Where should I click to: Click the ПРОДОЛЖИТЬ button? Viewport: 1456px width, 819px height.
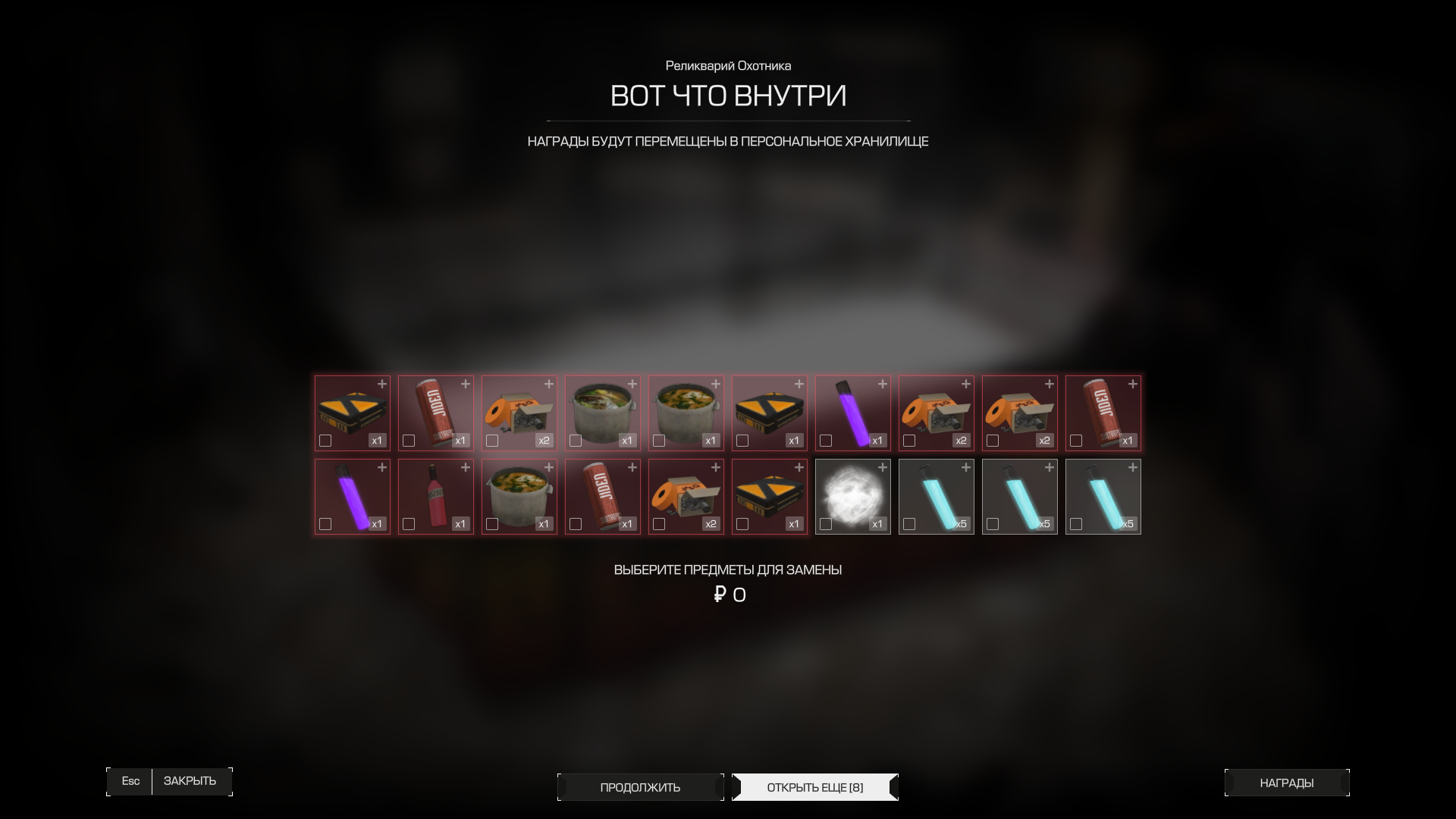coord(640,787)
